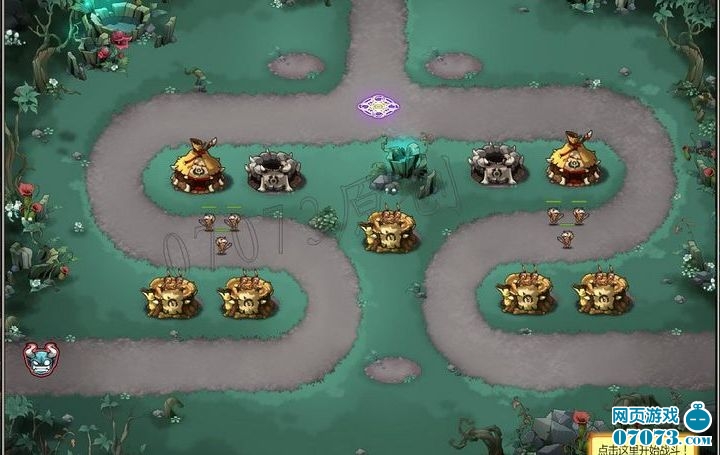Click the horned skull wave-start icon
The image size is (720, 455).
(x=41, y=357)
